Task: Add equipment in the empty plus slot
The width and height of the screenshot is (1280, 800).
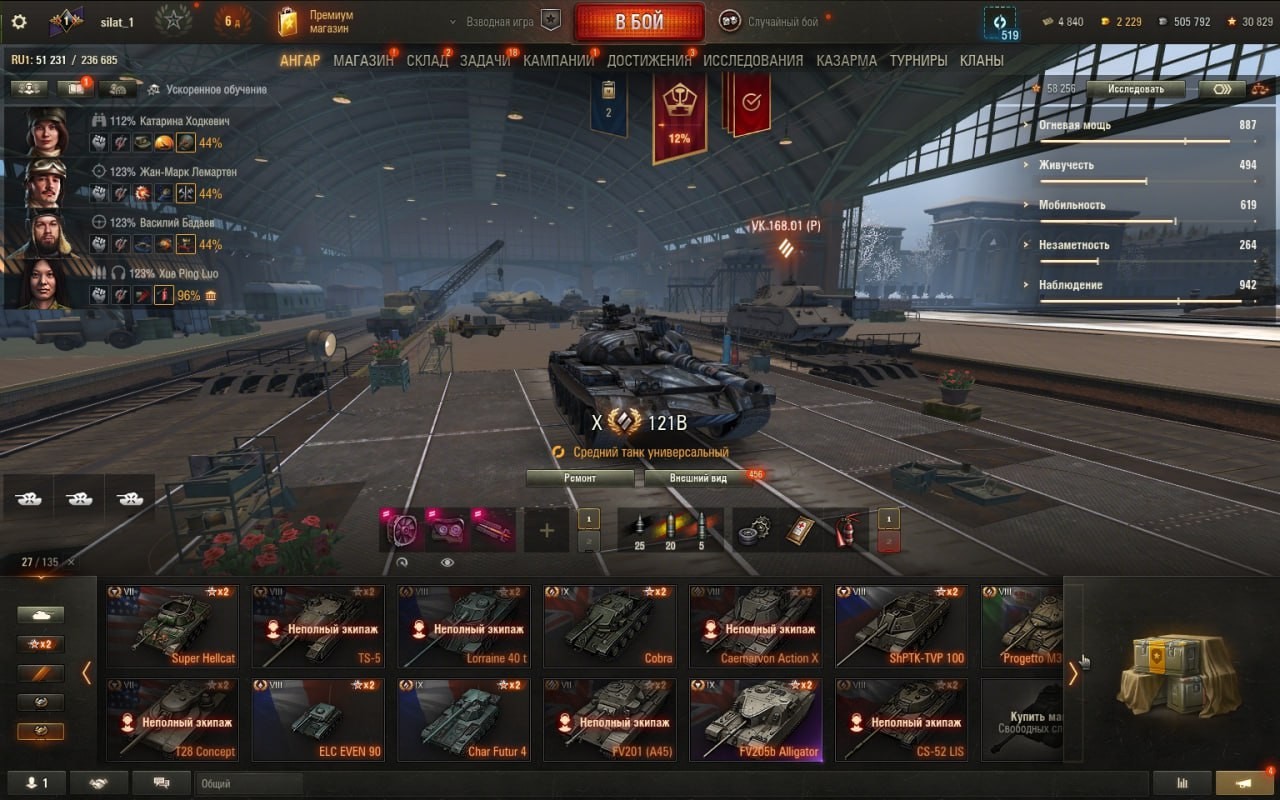Action: pyautogui.click(x=546, y=530)
